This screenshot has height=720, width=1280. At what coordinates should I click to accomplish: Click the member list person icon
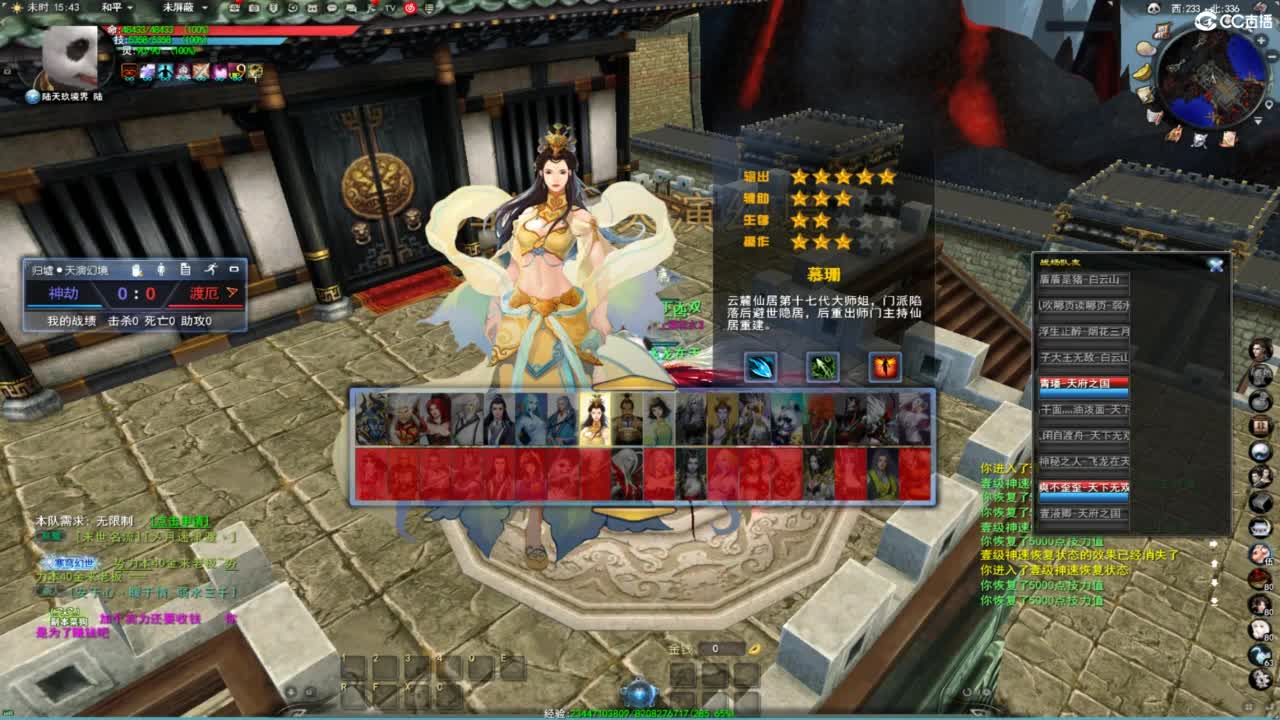(x=161, y=270)
